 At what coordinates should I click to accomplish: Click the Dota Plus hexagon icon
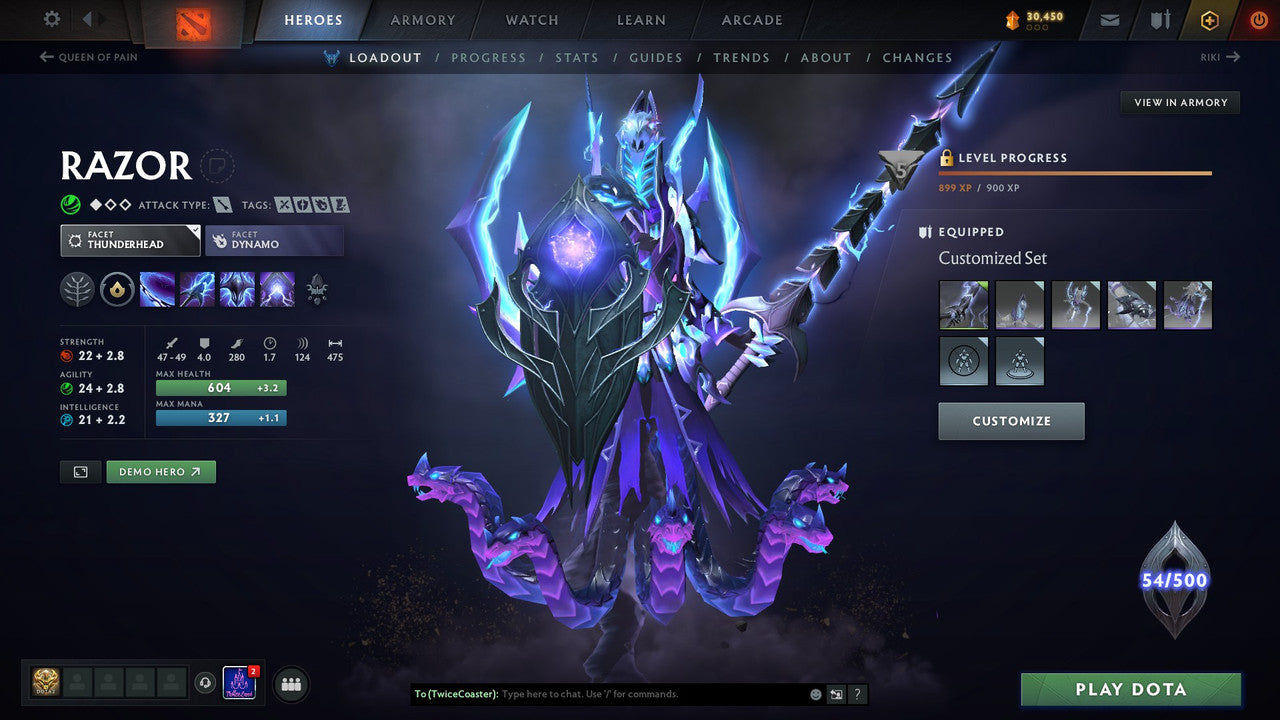coord(1209,19)
